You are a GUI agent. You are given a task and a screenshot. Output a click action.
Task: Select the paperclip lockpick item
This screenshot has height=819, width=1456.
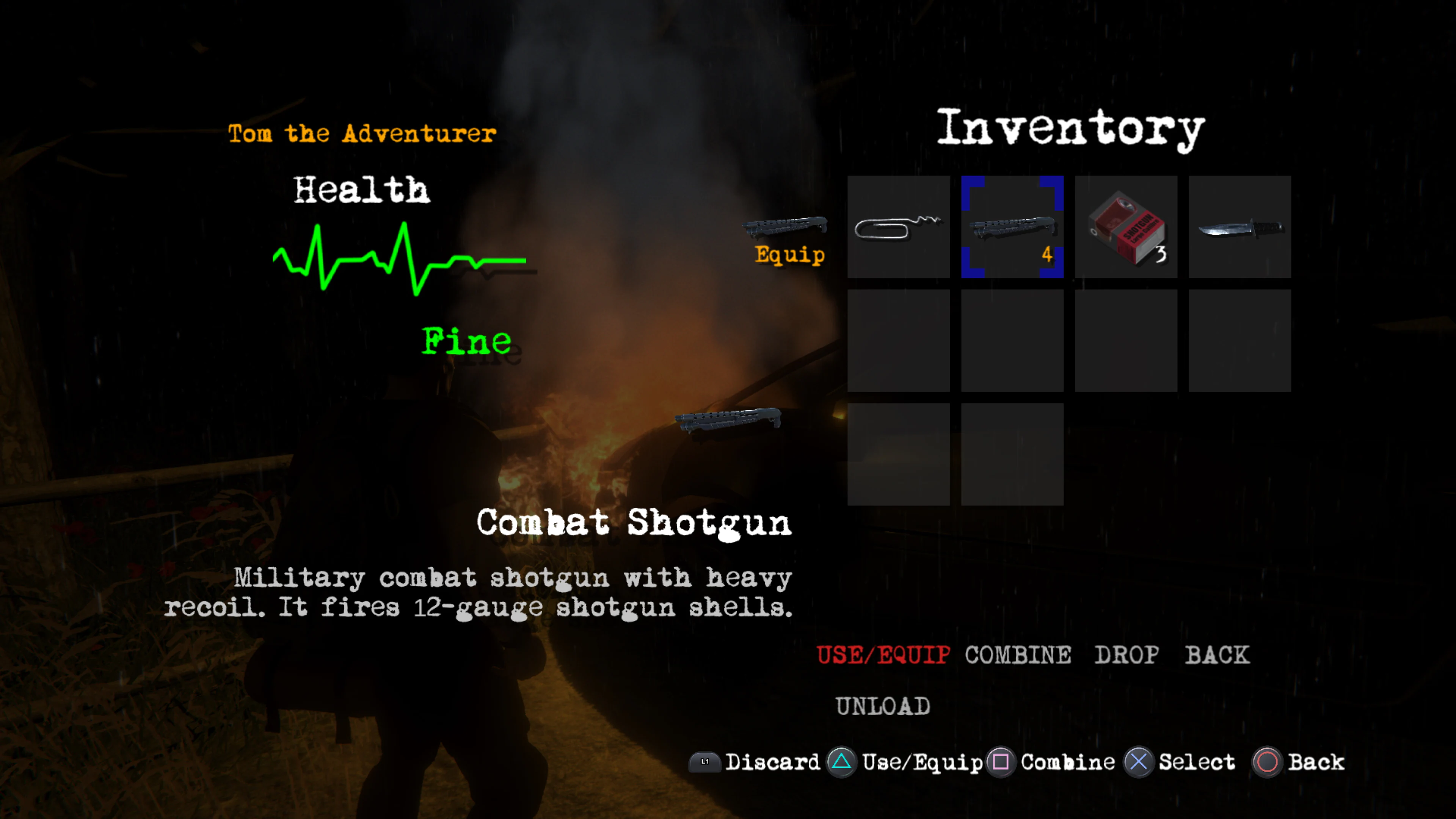click(x=898, y=226)
